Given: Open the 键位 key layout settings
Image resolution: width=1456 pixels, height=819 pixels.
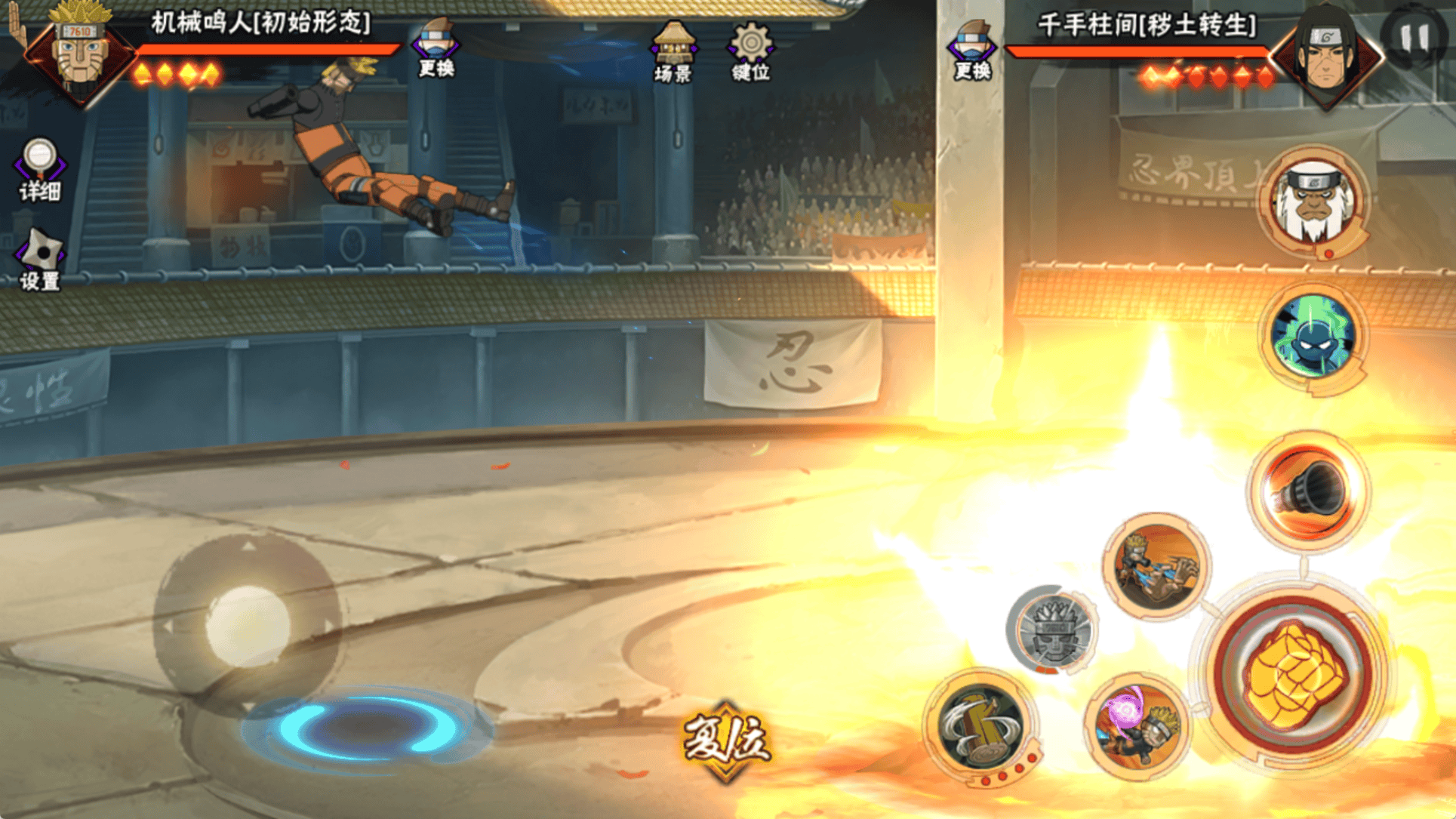Looking at the screenshot, I should point(750,51).
